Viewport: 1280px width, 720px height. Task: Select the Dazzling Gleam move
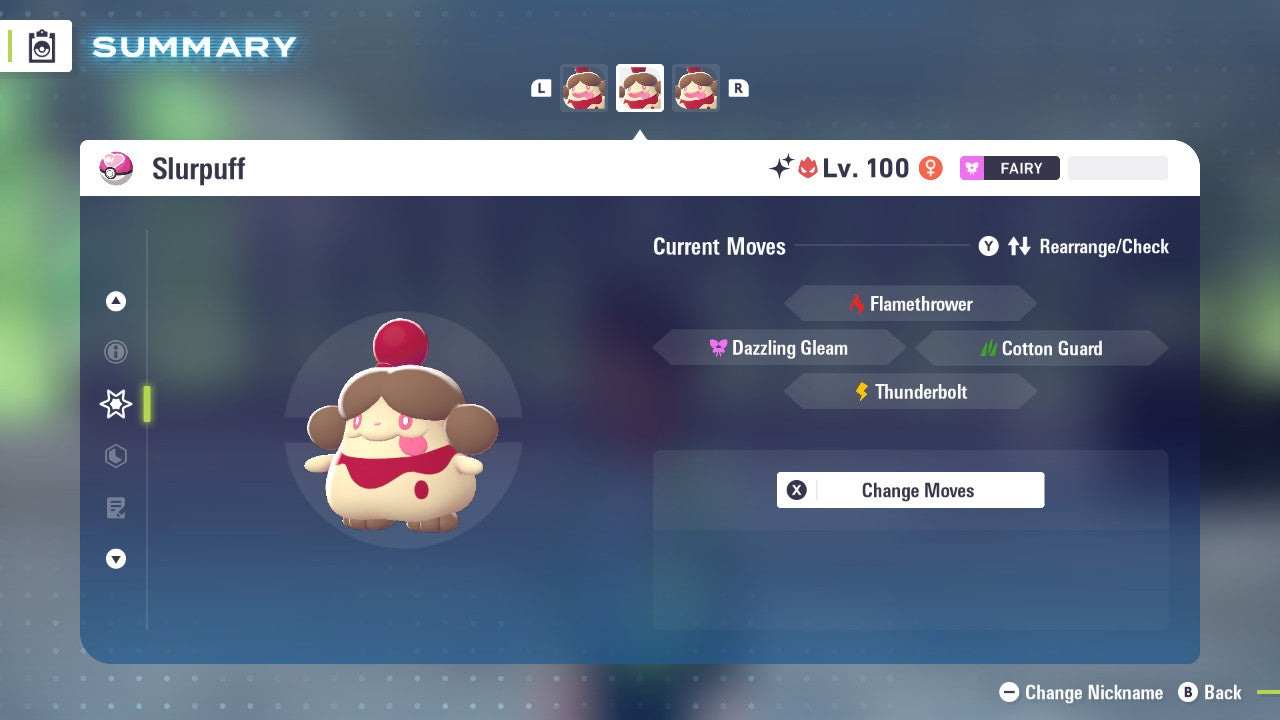coord(779,348)
